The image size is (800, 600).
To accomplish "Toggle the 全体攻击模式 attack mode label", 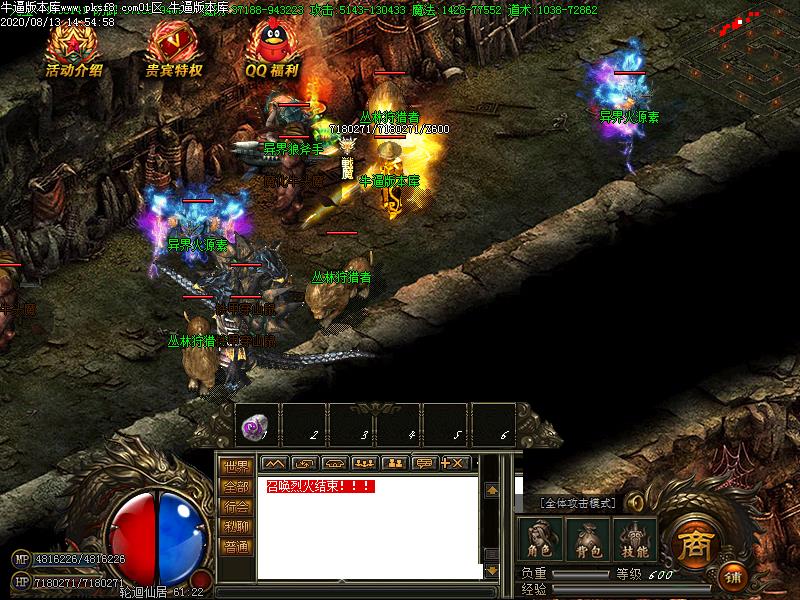I will (x=579, y=503).
